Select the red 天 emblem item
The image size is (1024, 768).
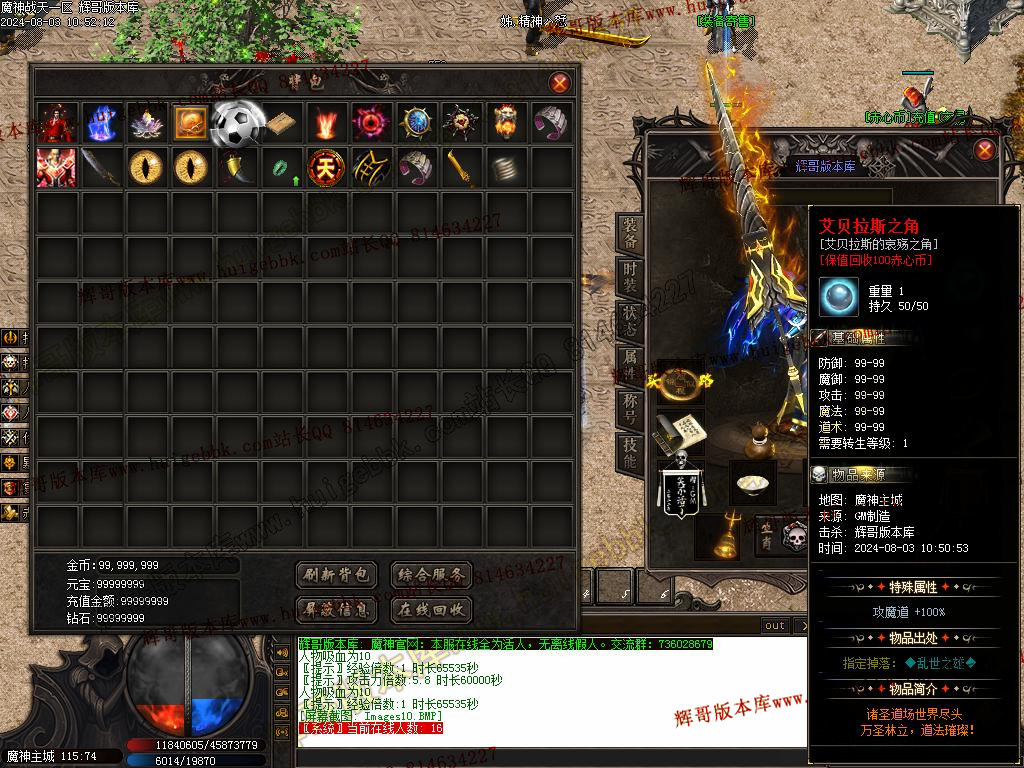tap(327, 167)
